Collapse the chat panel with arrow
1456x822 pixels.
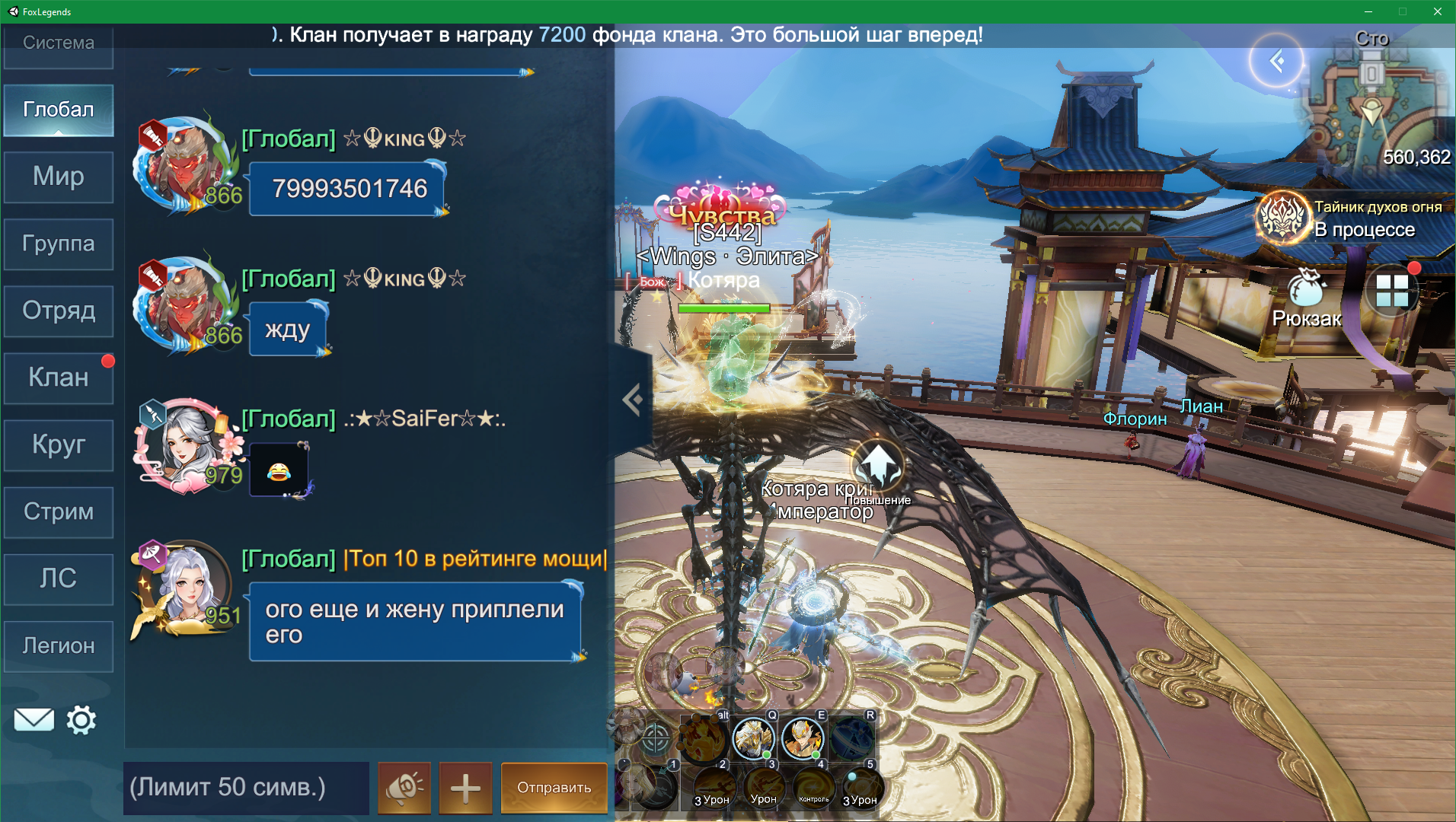(632, 399)
